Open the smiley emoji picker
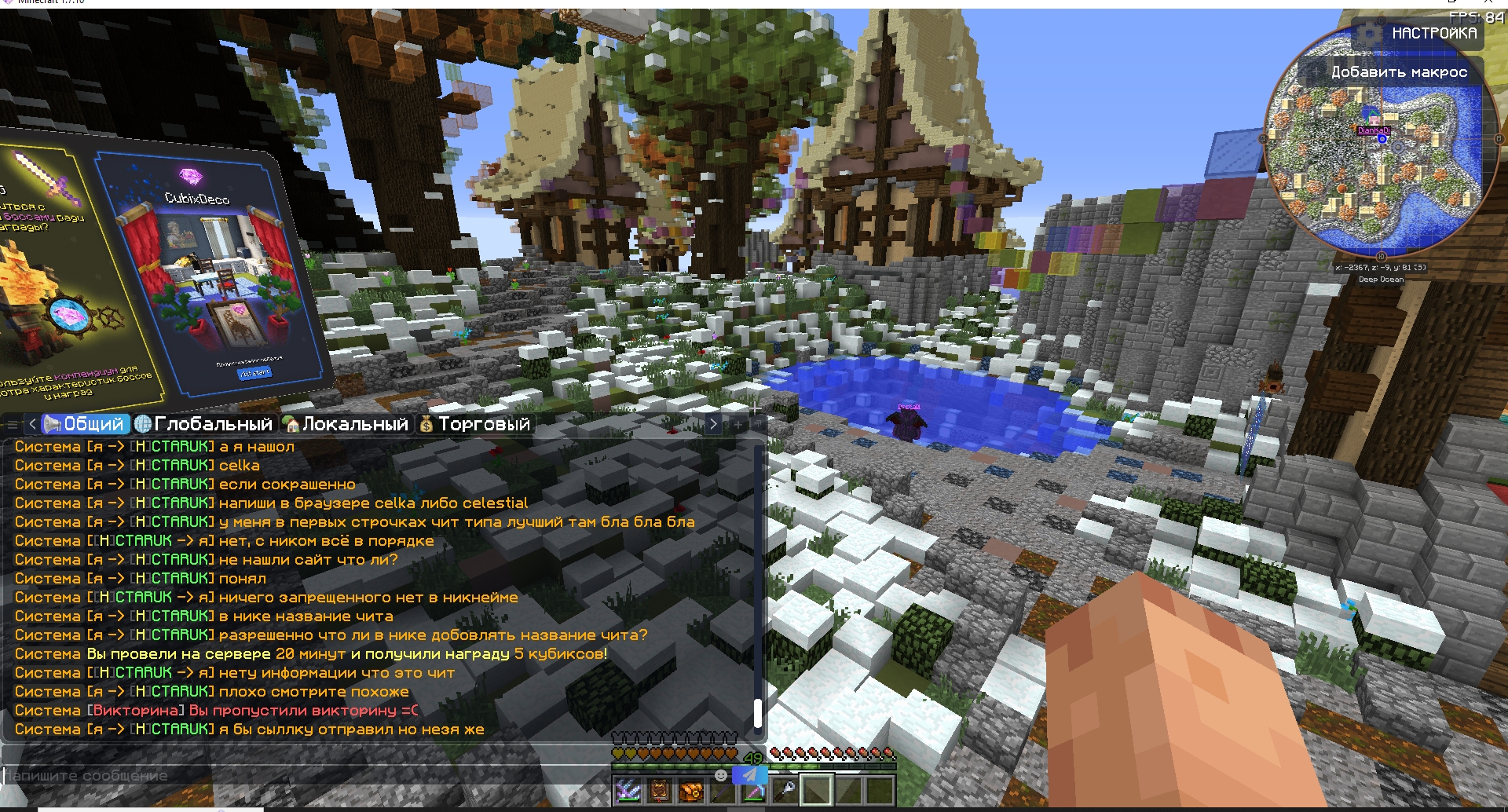Screen dimensions: 1508x812 pos(721,775)
